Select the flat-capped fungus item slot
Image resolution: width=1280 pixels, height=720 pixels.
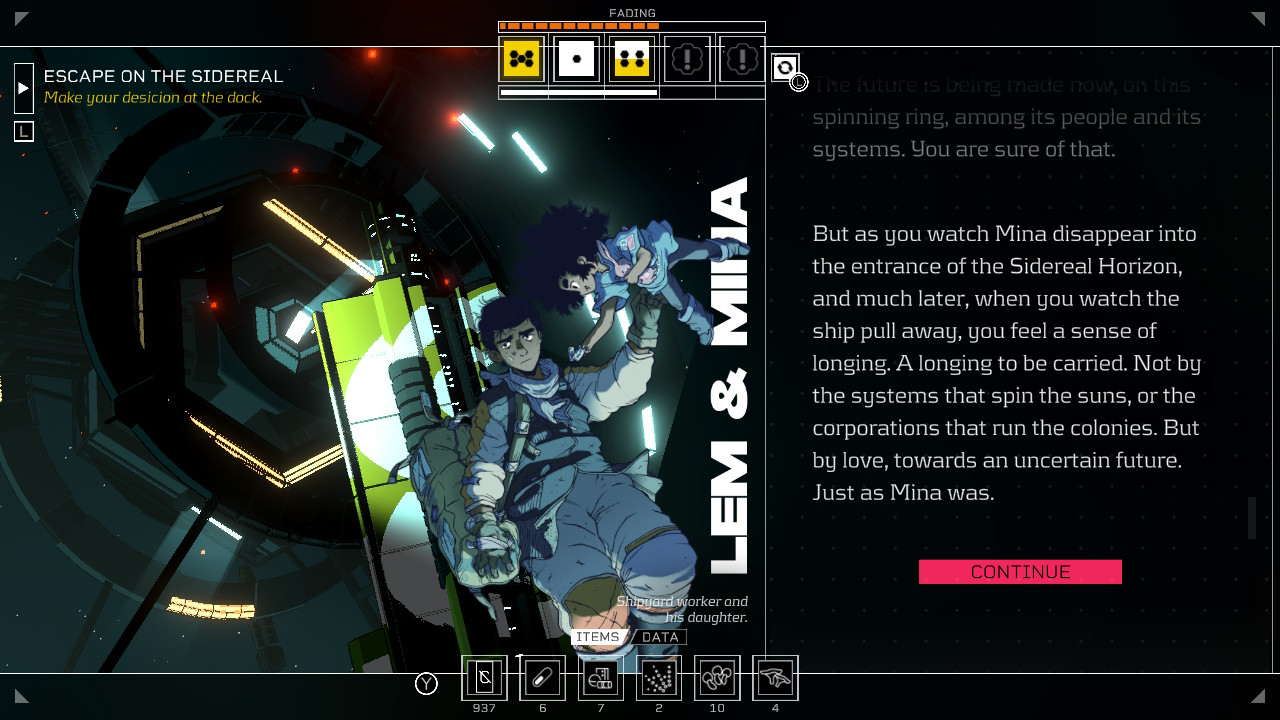coord(775,679)
